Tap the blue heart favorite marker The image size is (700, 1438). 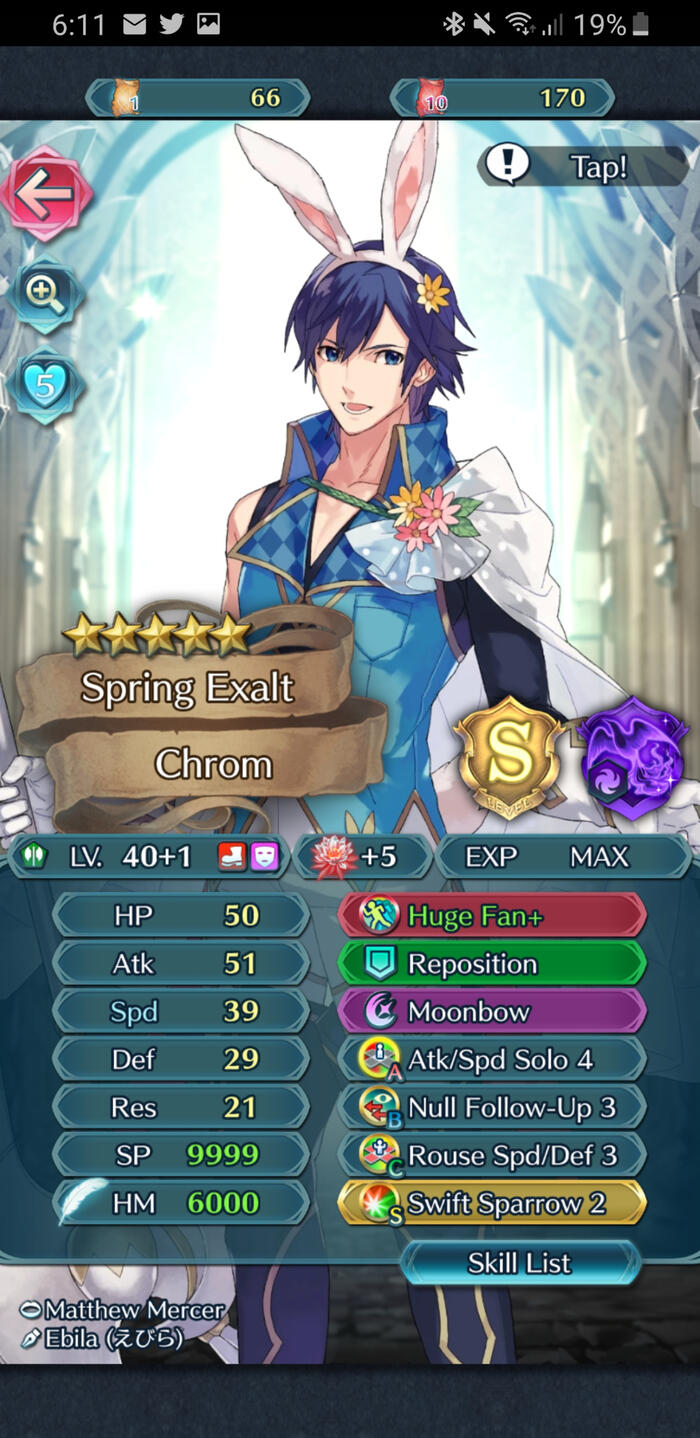[46, 386]
